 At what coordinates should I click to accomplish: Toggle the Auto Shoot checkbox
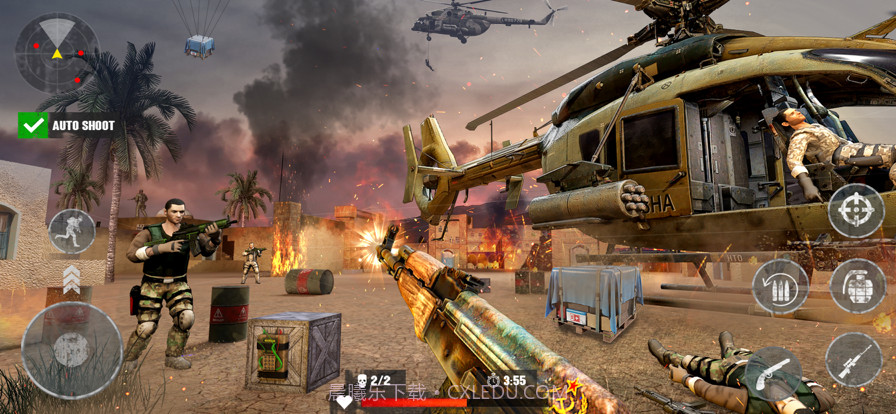pos(33,125)
